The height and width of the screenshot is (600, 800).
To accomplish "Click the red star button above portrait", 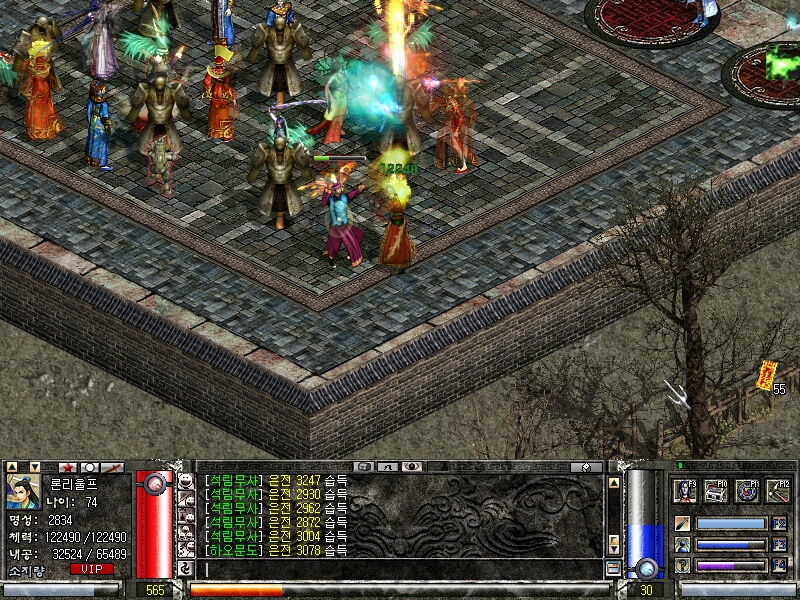I will (x=68, y=467).
